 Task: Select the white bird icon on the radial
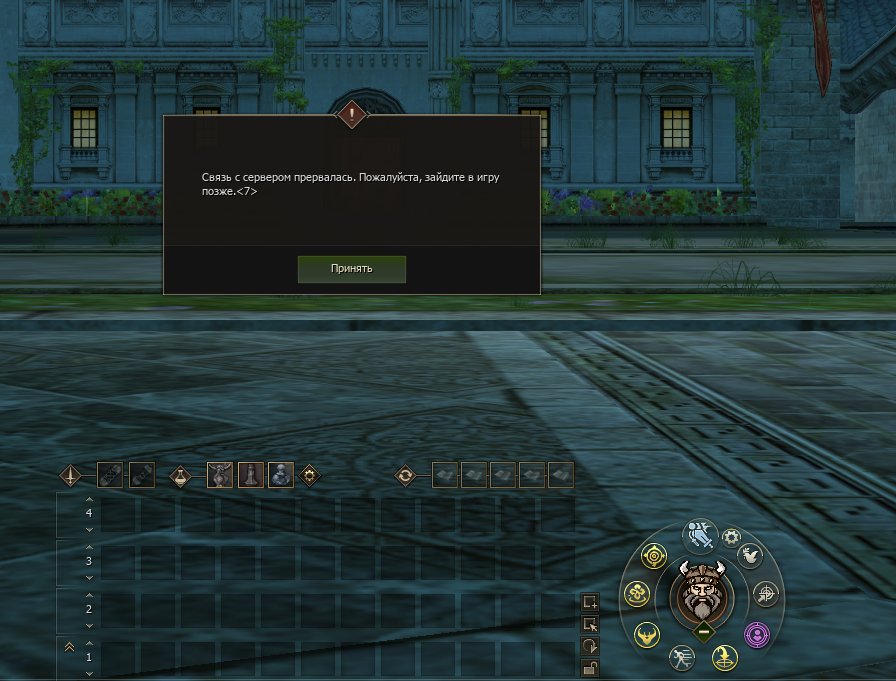coord(750,556)
